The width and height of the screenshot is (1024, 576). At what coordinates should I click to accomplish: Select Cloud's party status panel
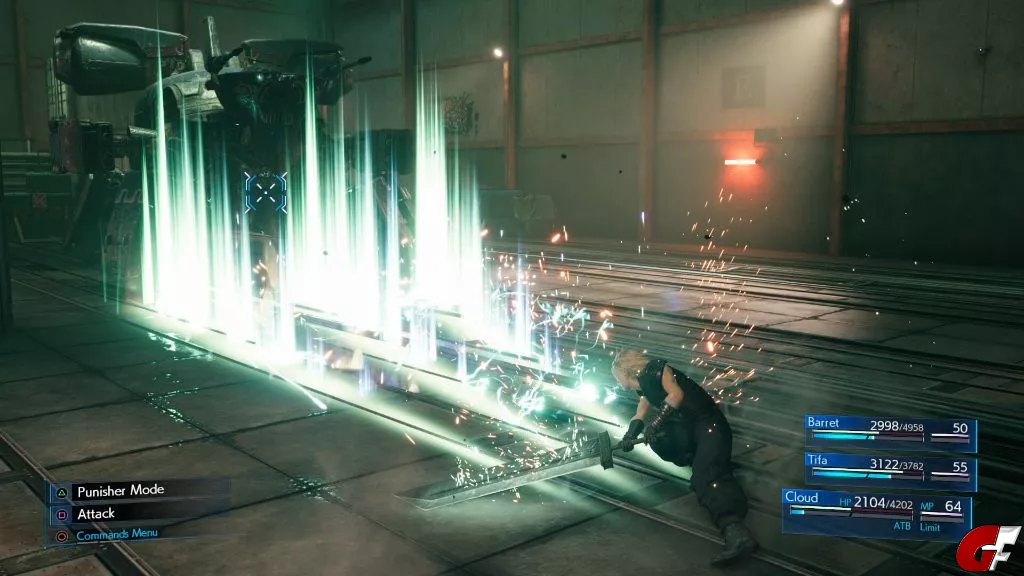(x=876, y=511)
